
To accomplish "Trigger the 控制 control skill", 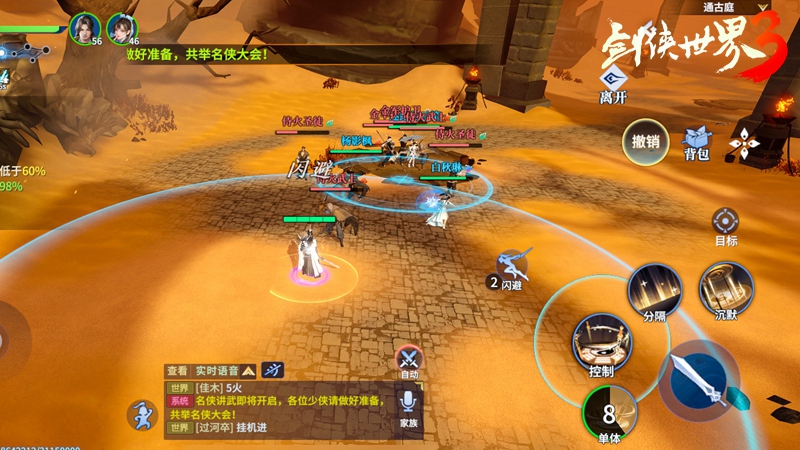I will click(x=601, y=343).
